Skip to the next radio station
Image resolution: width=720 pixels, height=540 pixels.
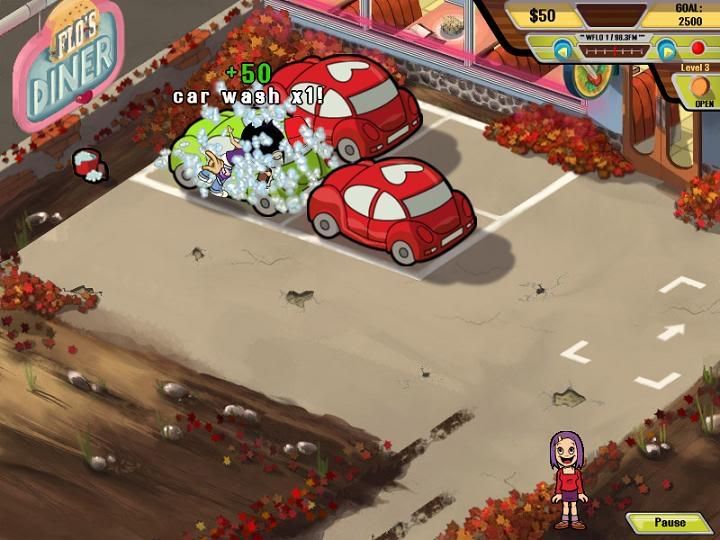[x=665, y=47]
